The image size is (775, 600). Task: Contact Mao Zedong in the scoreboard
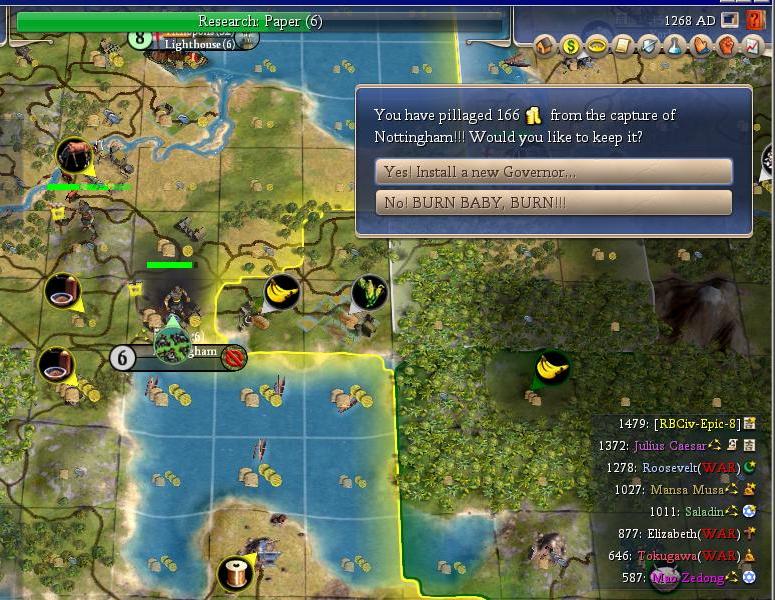[688, 578]
